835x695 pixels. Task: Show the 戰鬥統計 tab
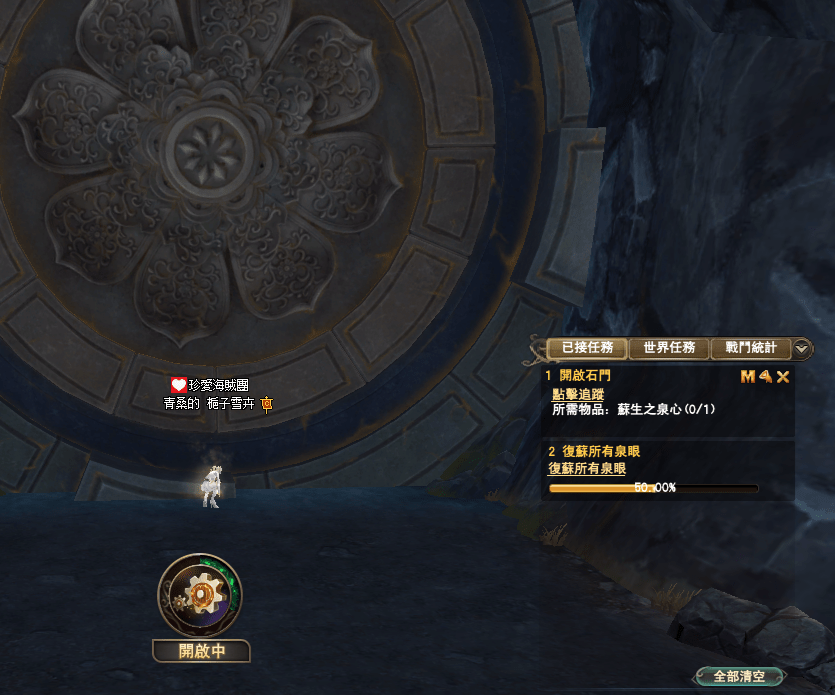click(x=750, y=349)
